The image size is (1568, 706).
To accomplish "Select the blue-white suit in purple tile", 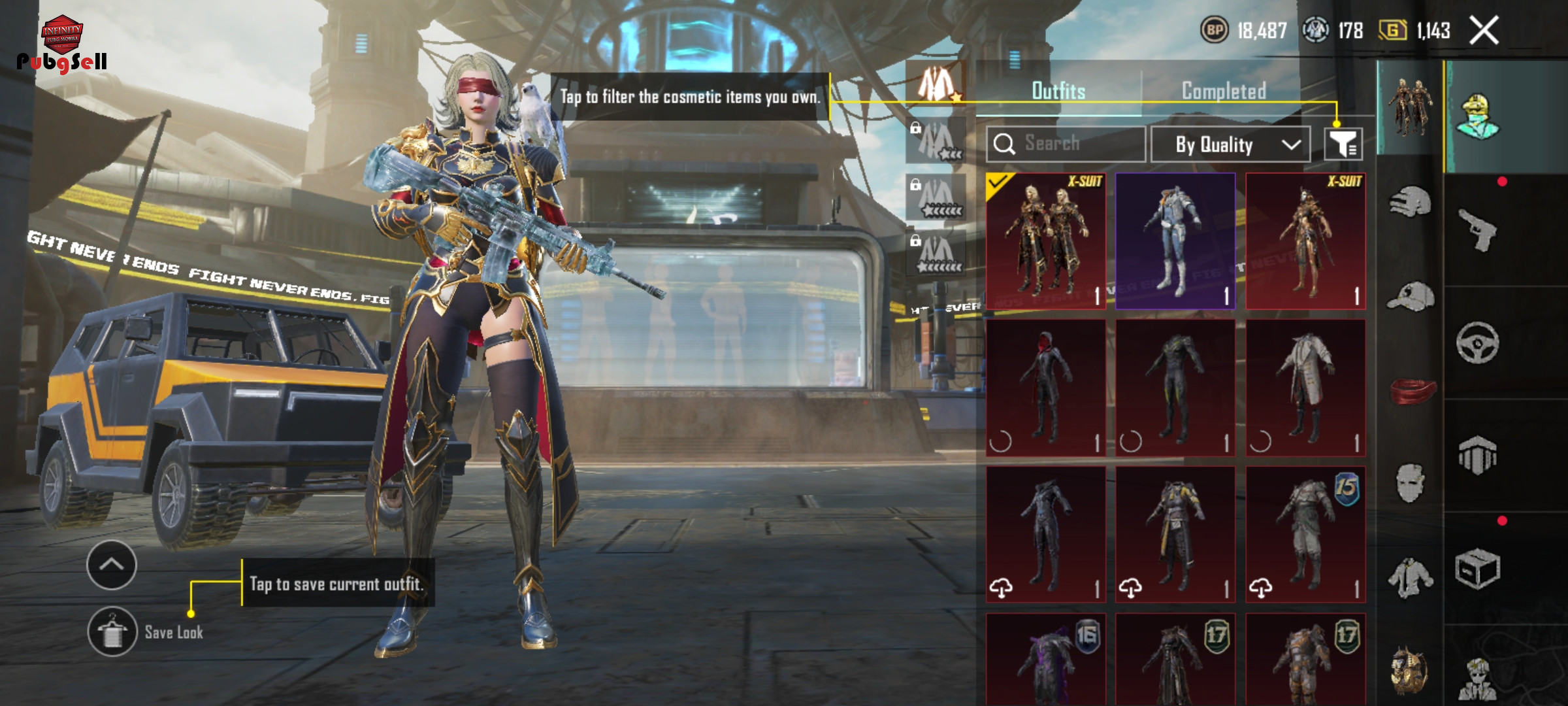I will pos(1175,241).
